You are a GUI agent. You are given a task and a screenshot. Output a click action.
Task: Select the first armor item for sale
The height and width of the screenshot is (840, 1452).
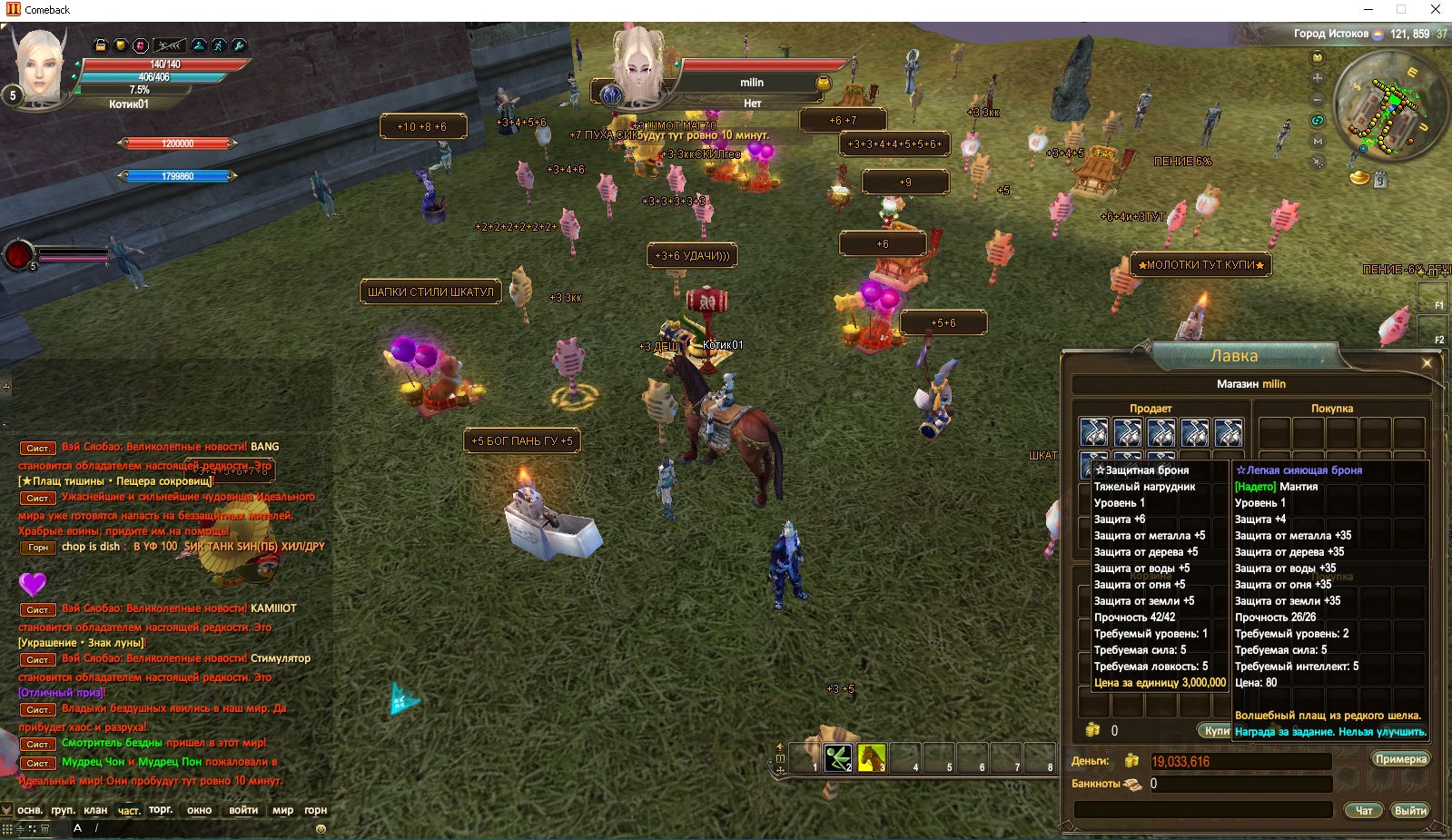1094,433
